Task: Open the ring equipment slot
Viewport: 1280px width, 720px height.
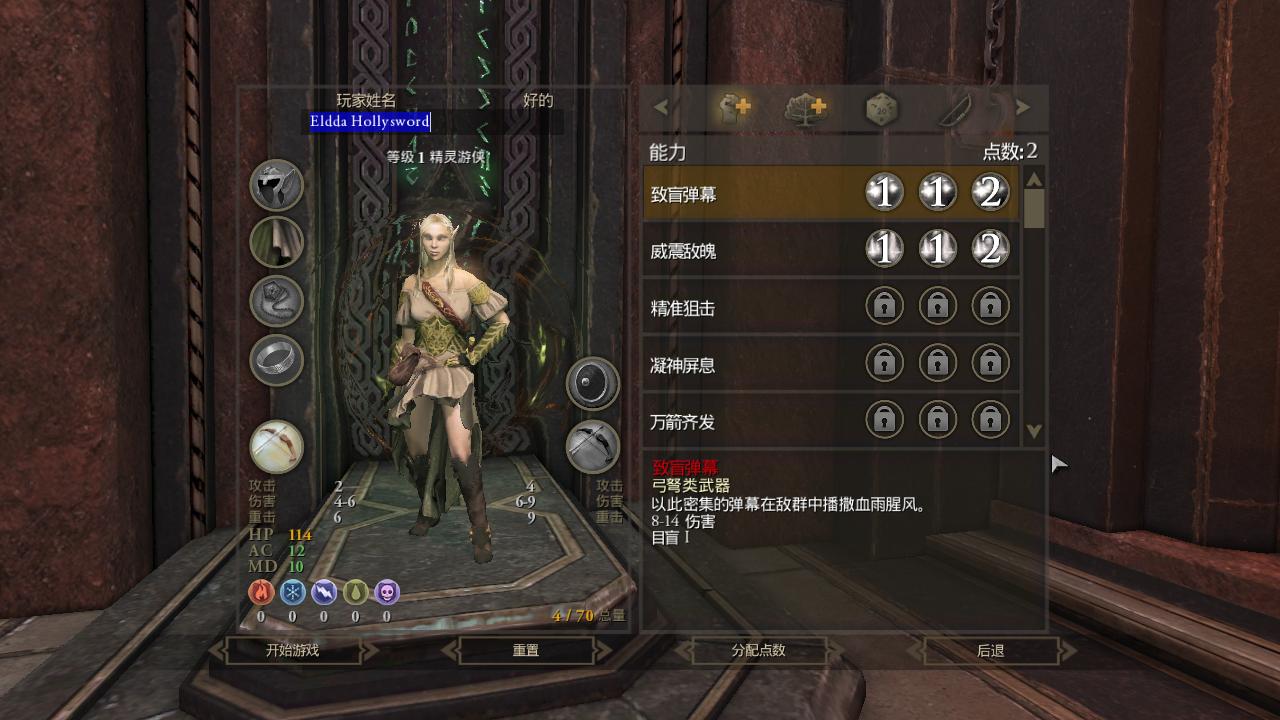Action: 276,358
